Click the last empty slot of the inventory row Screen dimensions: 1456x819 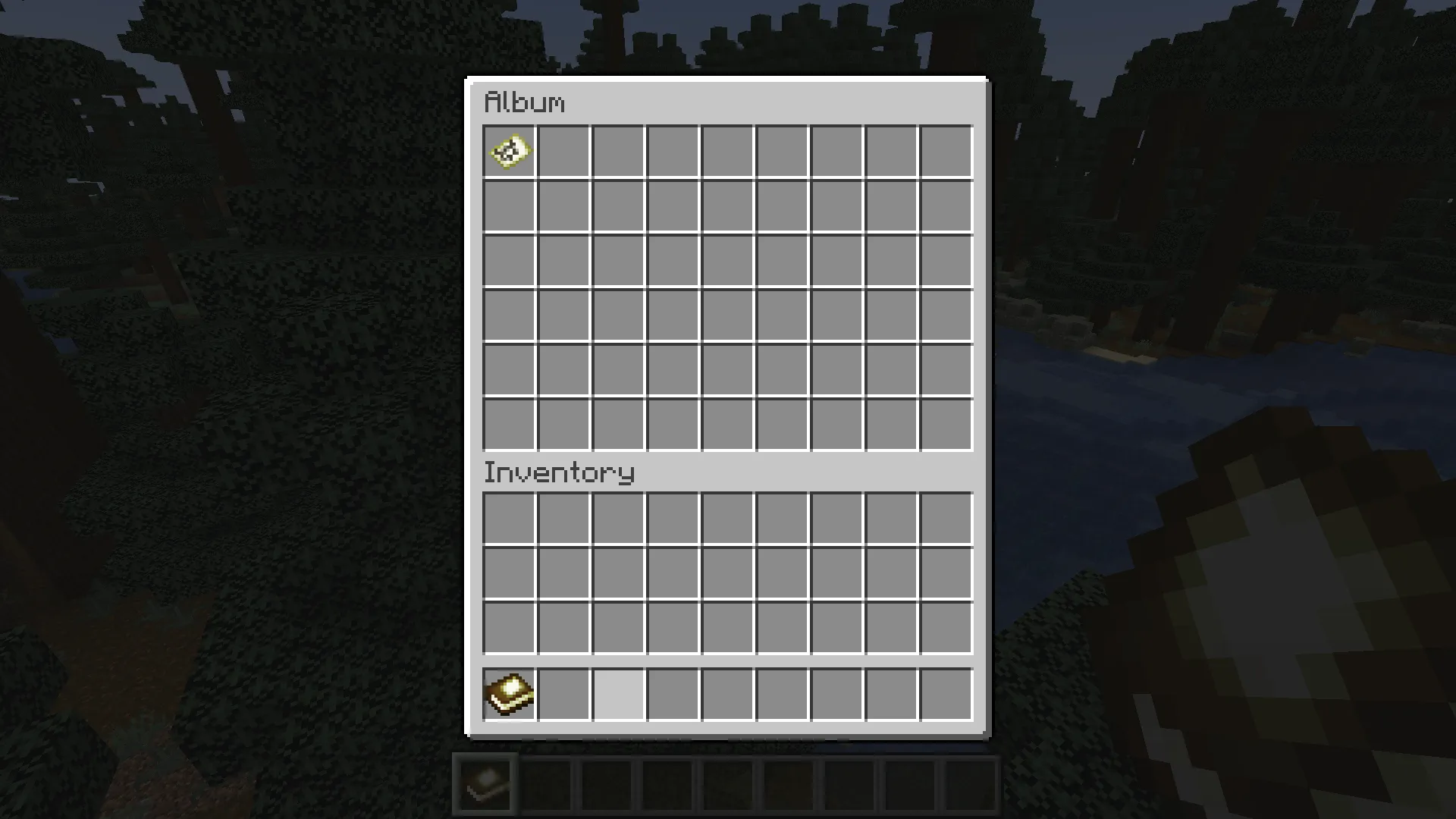(x=946, y=695)
